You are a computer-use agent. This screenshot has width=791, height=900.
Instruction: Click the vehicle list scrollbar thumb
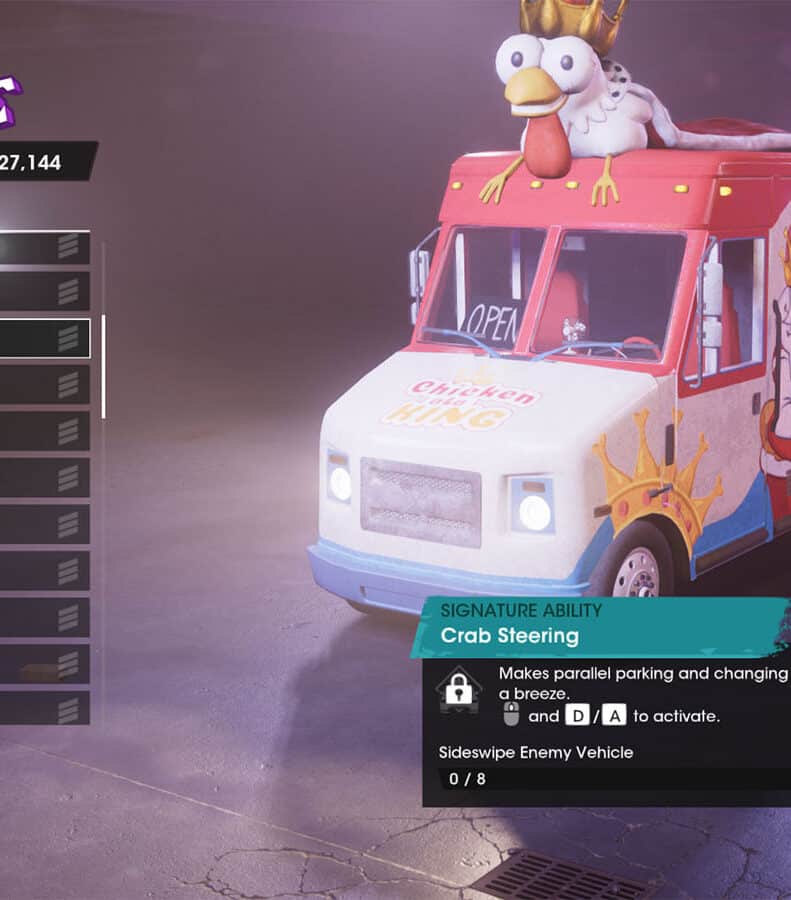(103, 366)
